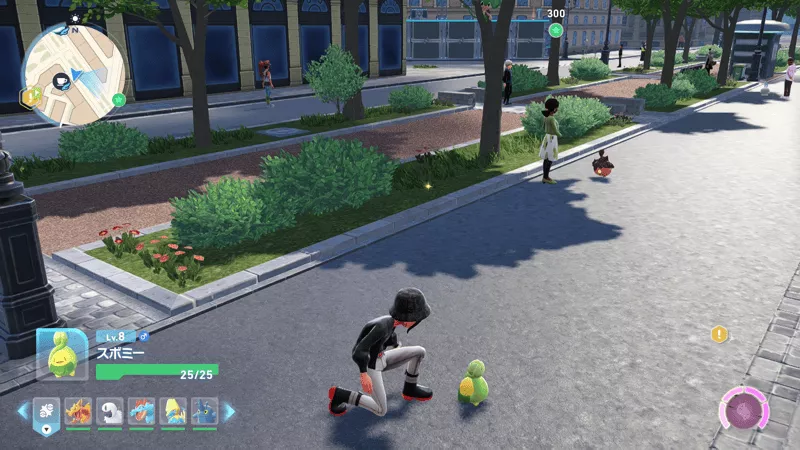Select the Feraligatr party slot
Screen dimensions: 800x450
(x=142, y=411)
